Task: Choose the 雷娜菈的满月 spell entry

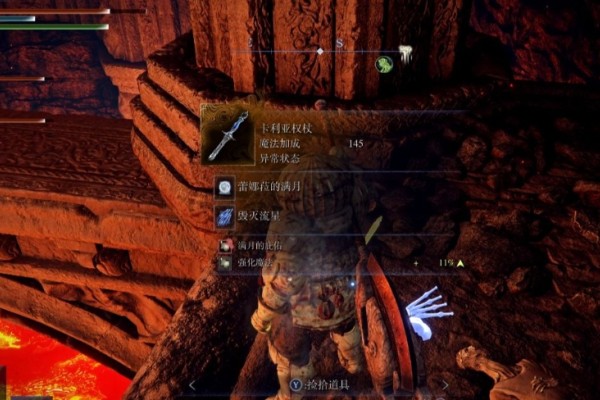Action: point(257,187)
